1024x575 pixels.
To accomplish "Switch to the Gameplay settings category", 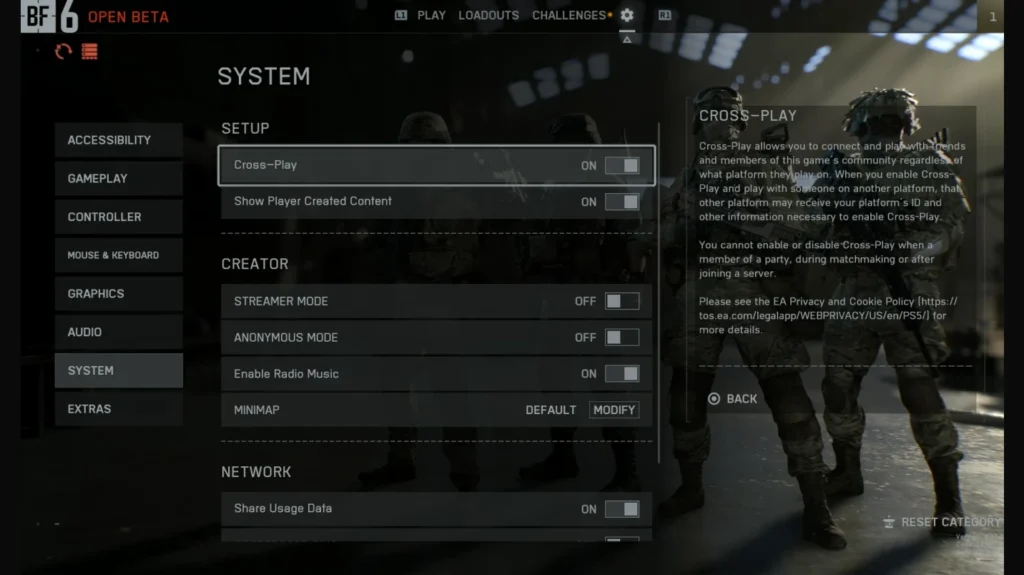I will (118, 178).
